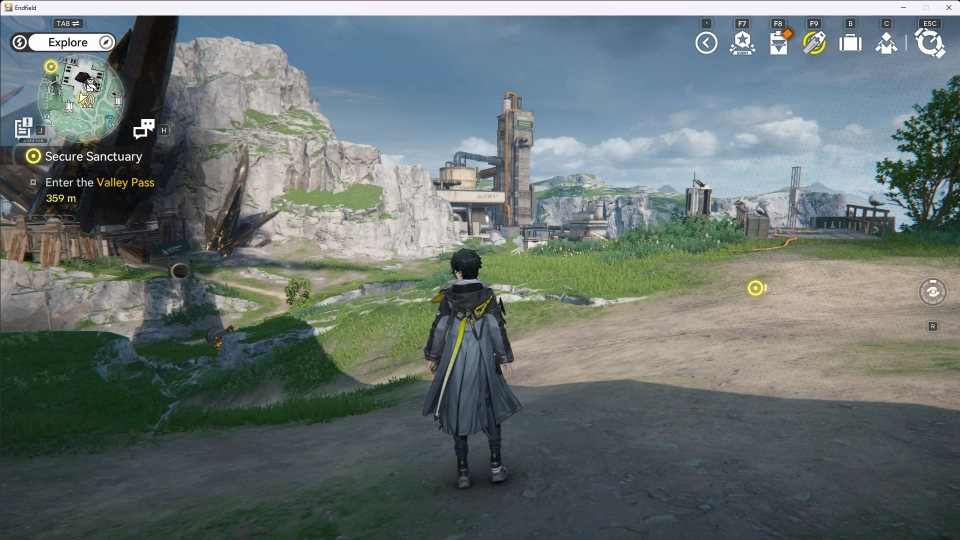Activate the eye scan wheel button
The height and width of the screenshot is (540, 960).
point(932,291)
